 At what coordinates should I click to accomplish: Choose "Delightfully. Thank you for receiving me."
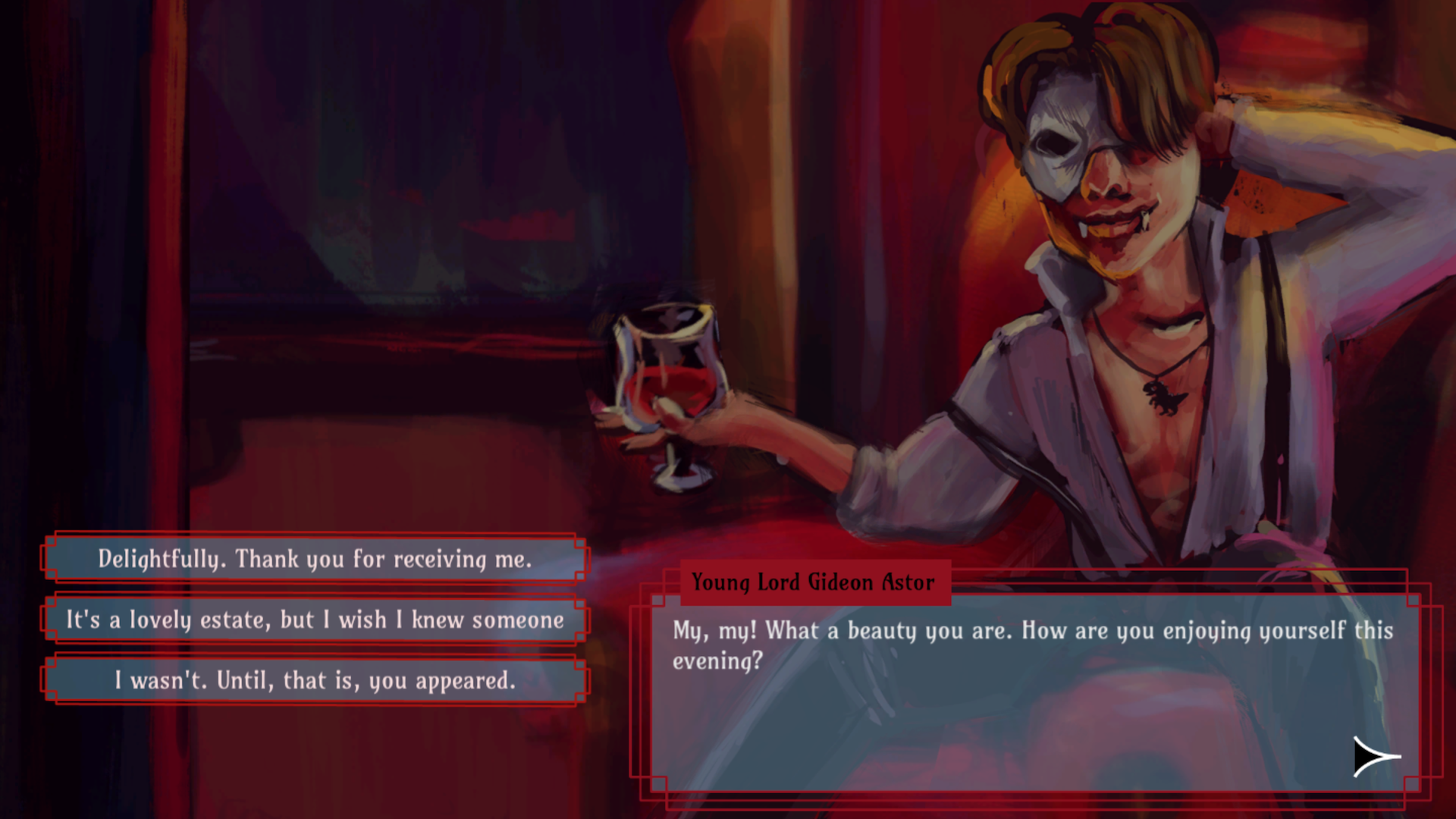[315, 560]
